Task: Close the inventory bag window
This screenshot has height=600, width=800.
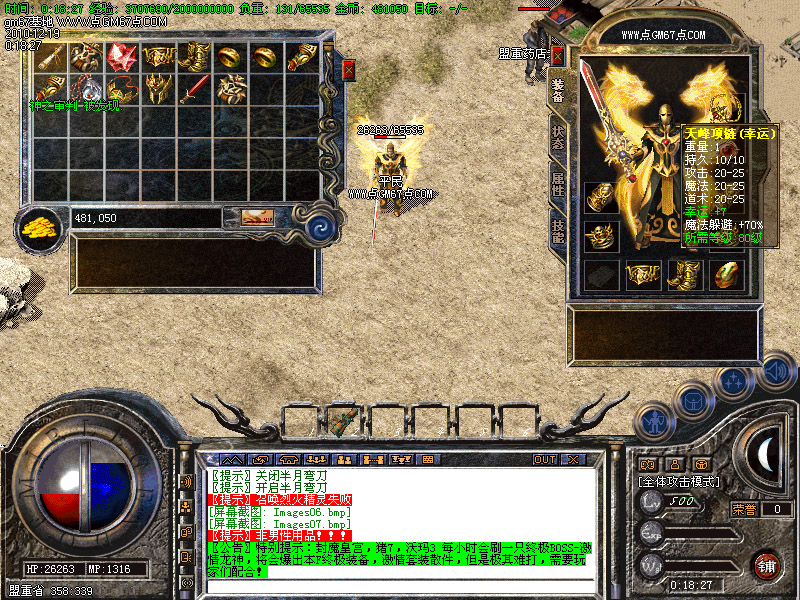Action: tap(348, 69)
